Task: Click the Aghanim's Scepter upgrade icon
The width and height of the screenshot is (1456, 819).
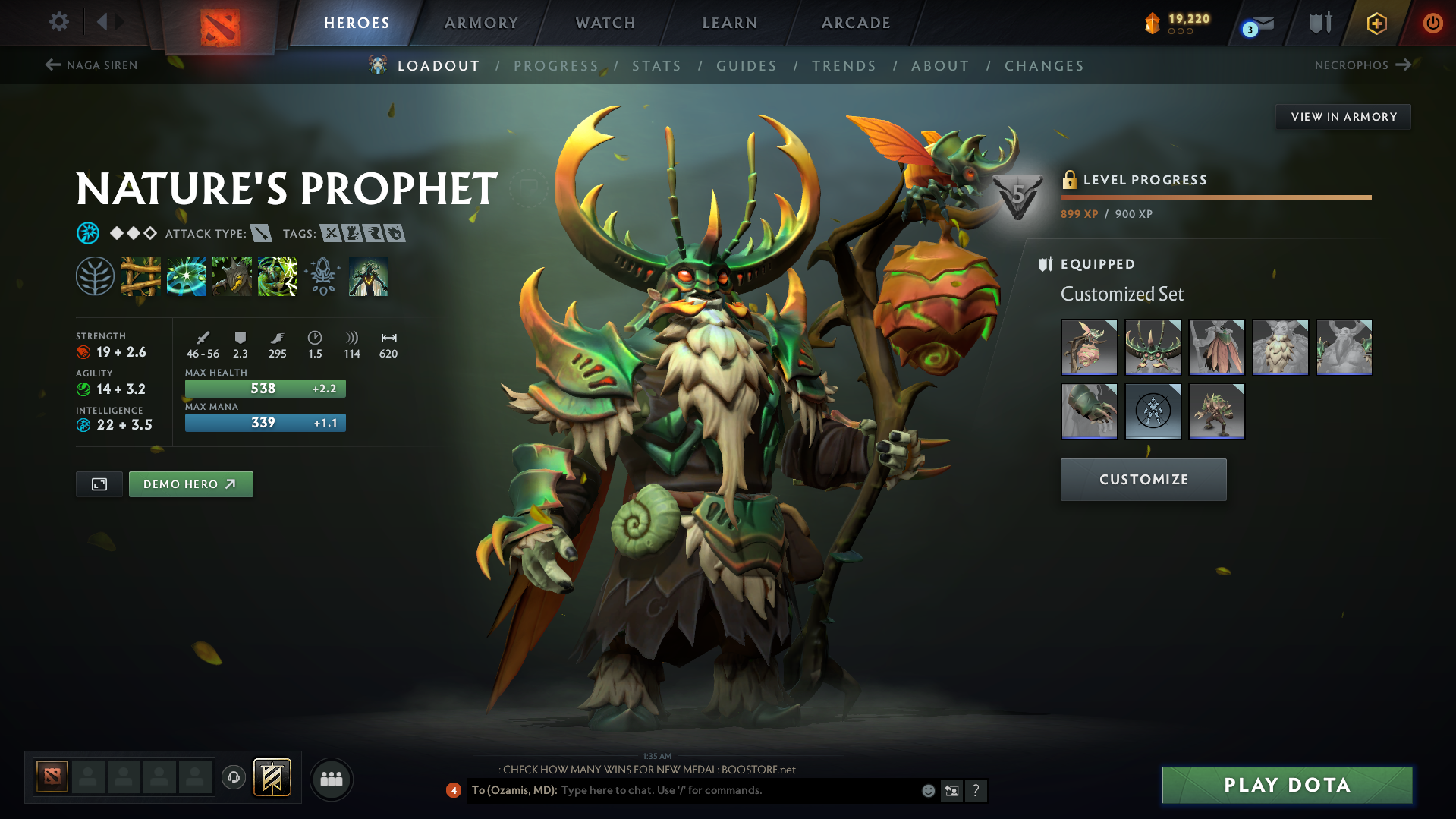Action: [x=322, y=277]
